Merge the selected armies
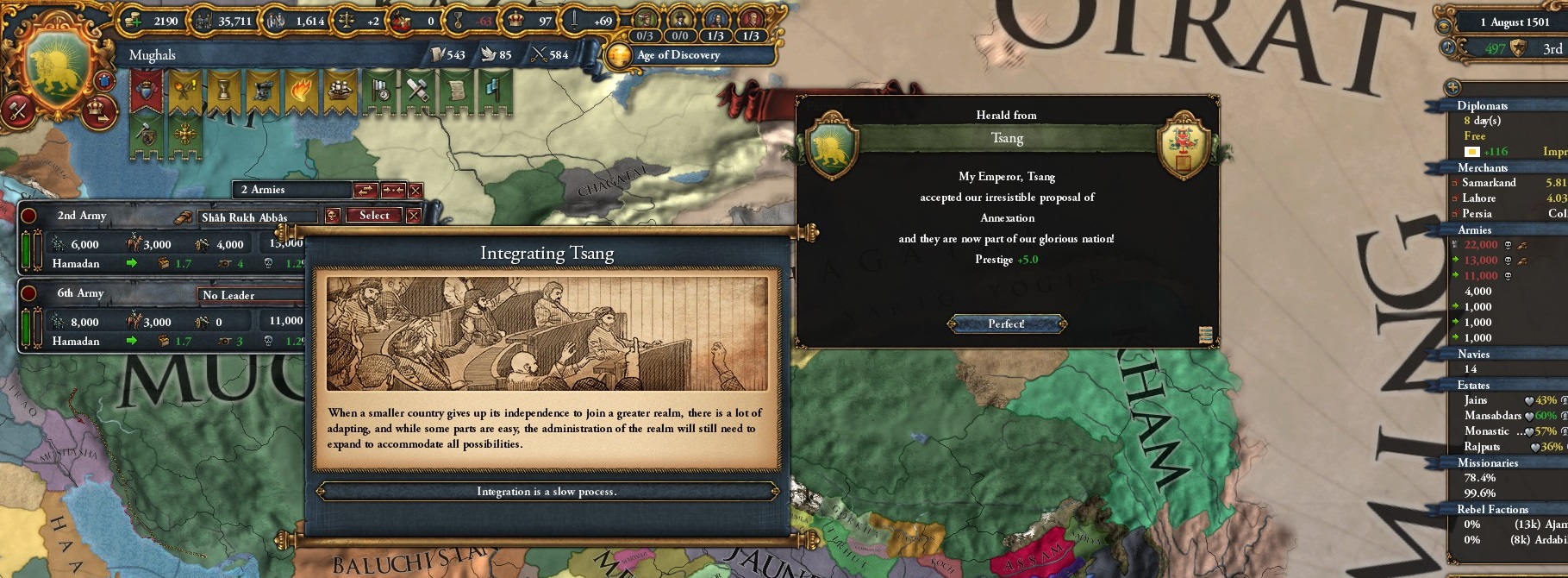 pos(393,190)
